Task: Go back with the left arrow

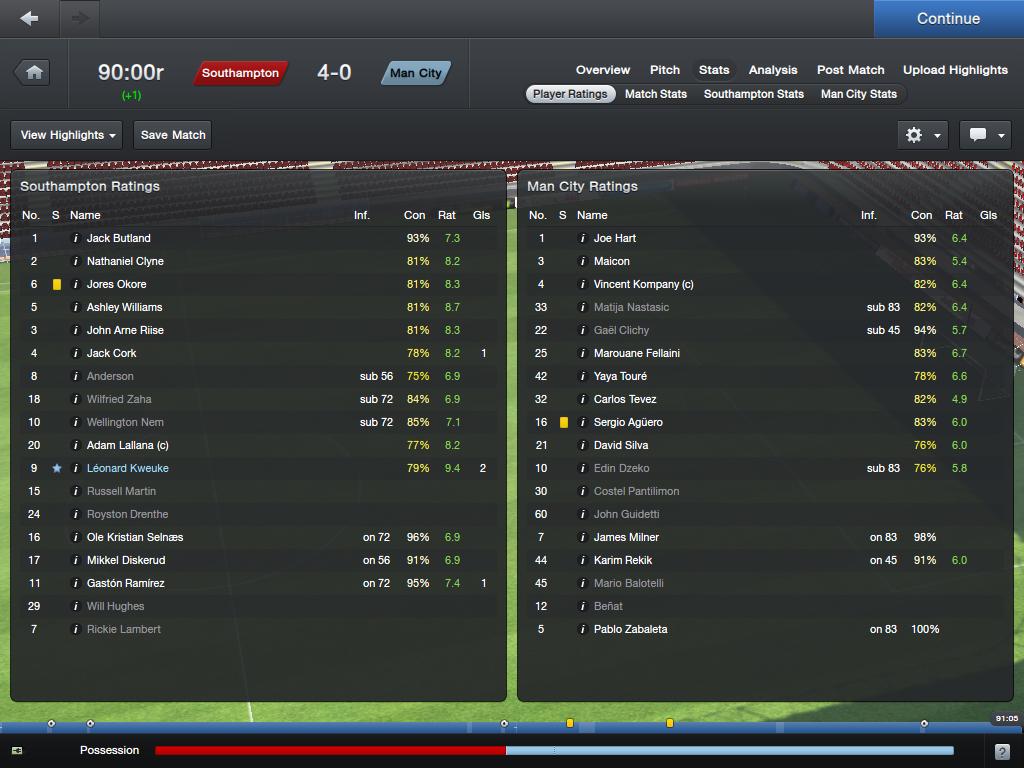Action: point(29,18)
